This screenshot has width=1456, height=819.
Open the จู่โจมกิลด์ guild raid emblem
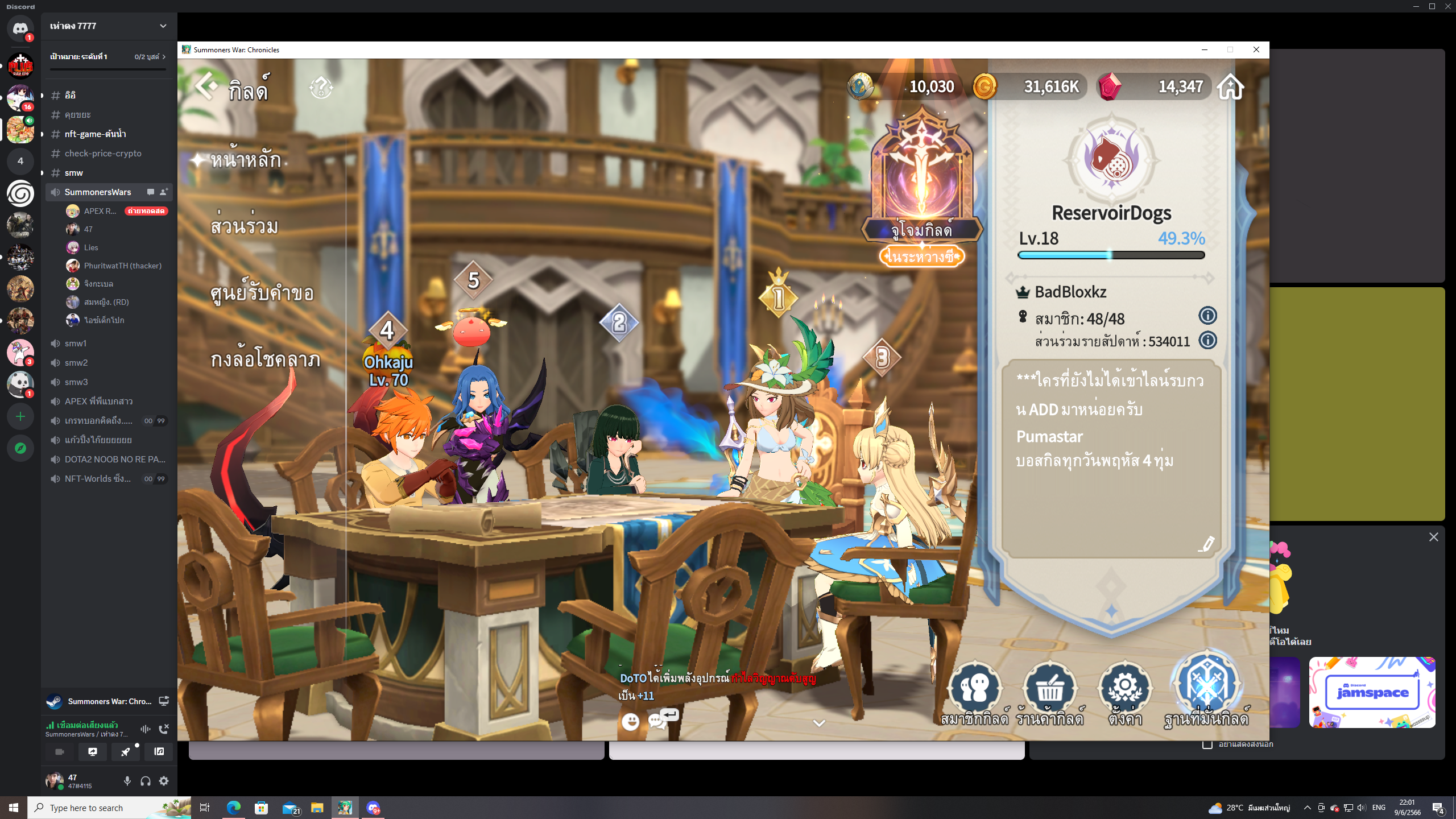click(921, 176)
